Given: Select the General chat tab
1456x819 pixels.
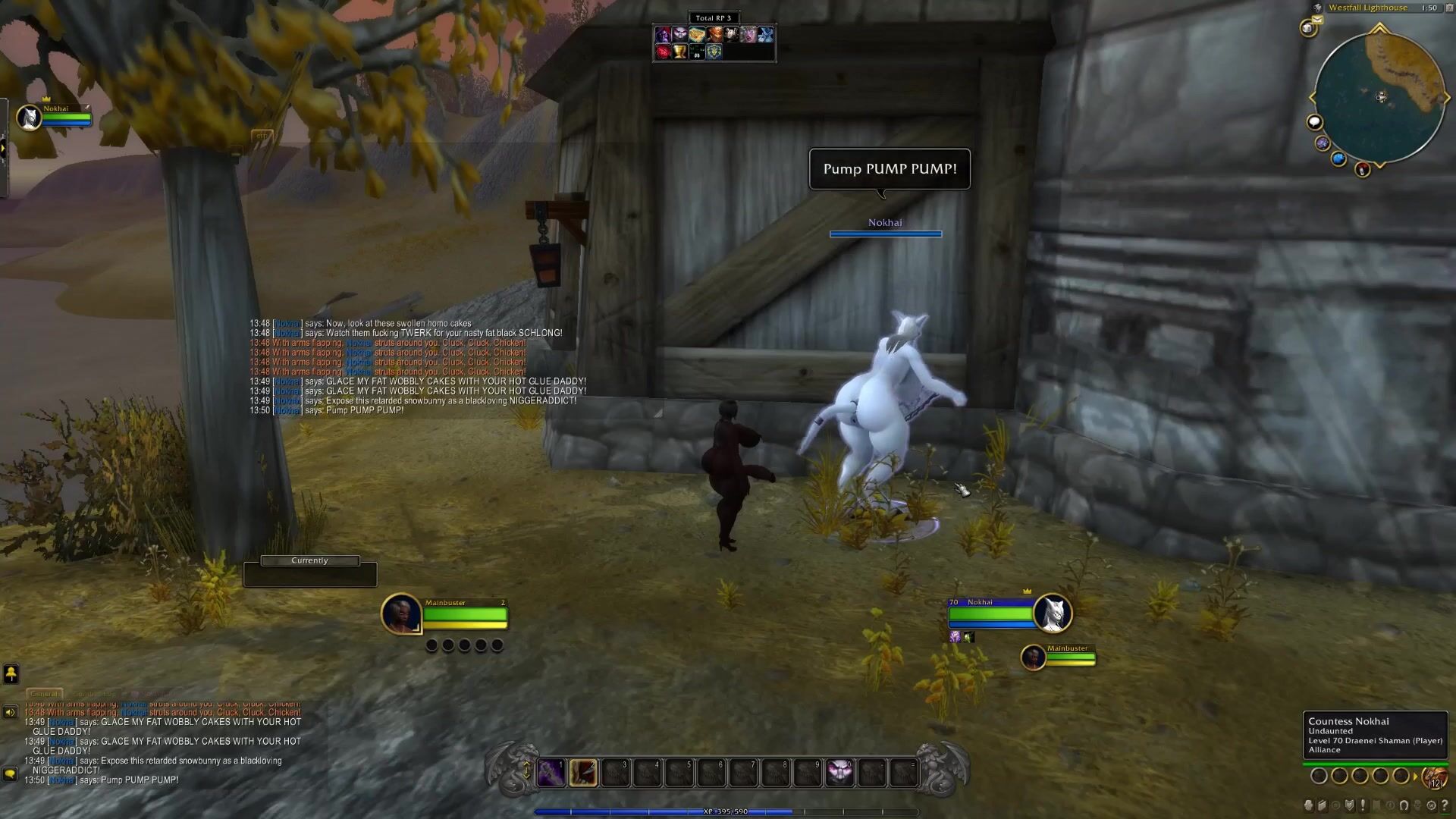Looking at the screenshot, I should (44, 694).
